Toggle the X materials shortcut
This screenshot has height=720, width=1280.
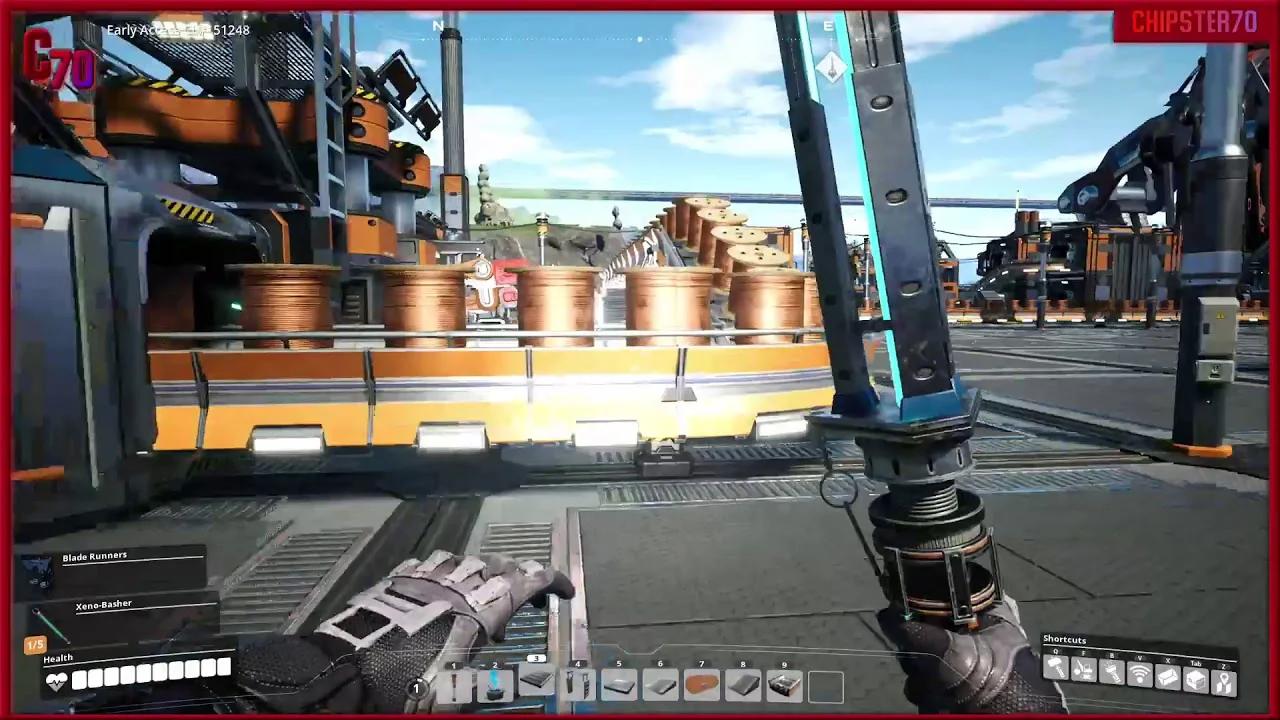click(1168, 674)
